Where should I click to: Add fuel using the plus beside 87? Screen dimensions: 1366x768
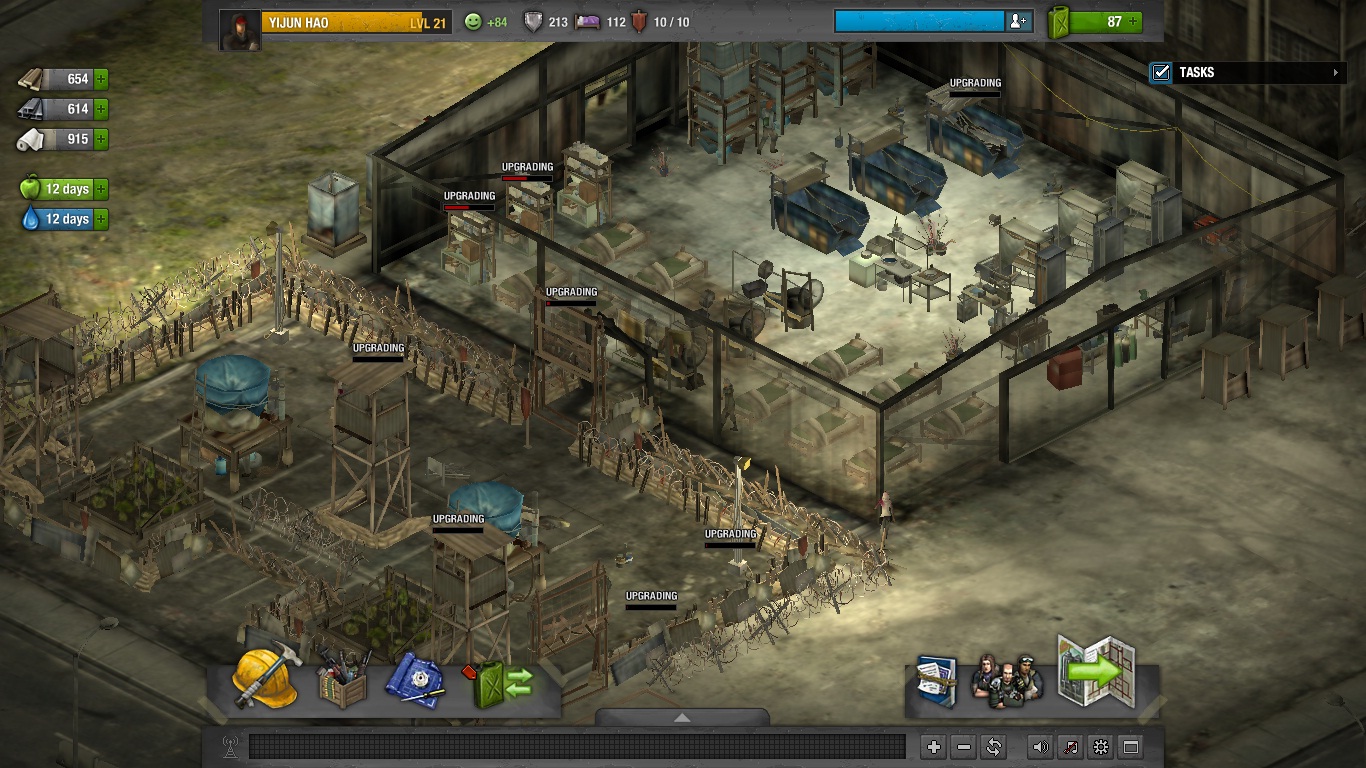(1132, 22)
